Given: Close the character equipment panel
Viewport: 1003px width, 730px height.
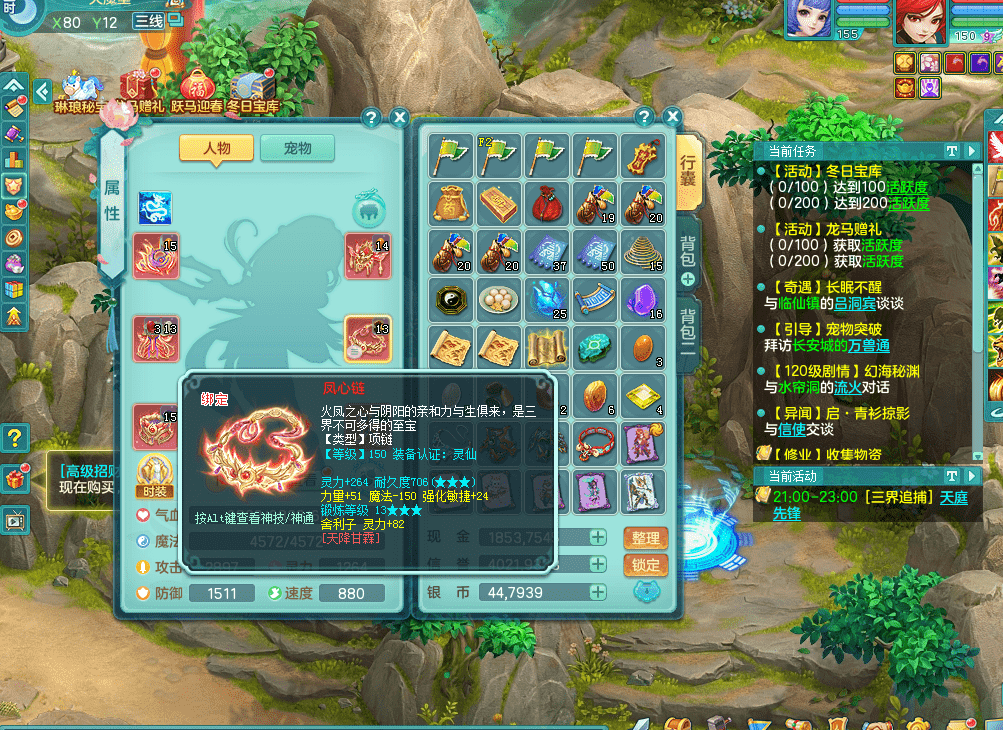Looking at the screenshot, I should [x=399, y=118].
